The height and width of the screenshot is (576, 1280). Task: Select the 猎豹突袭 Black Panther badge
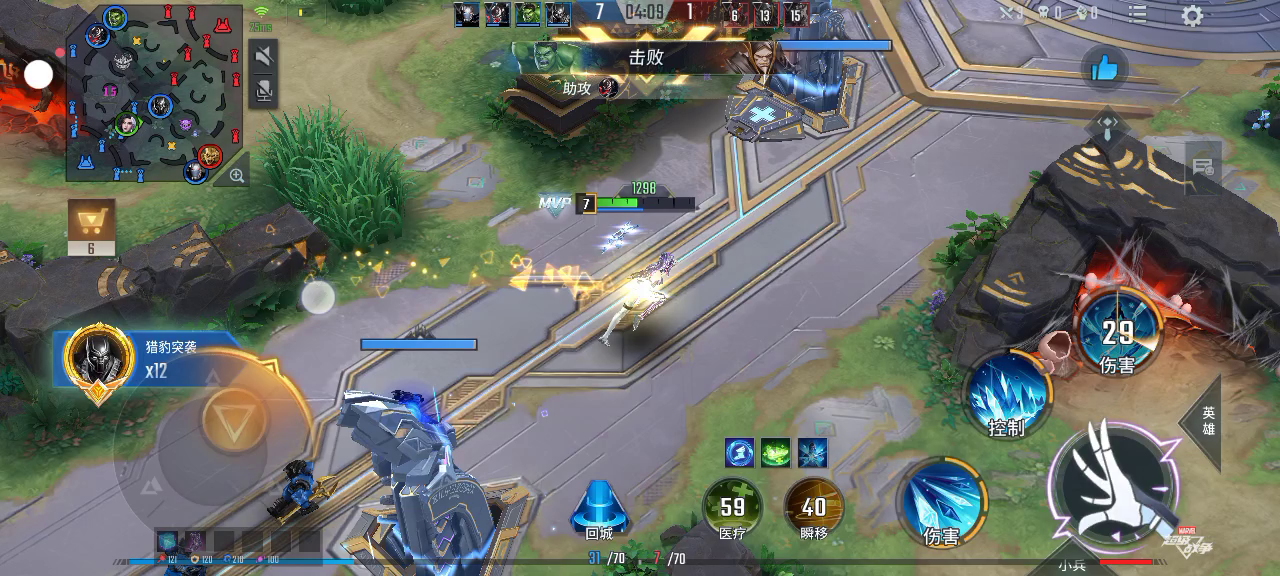[x=98, y=358]
